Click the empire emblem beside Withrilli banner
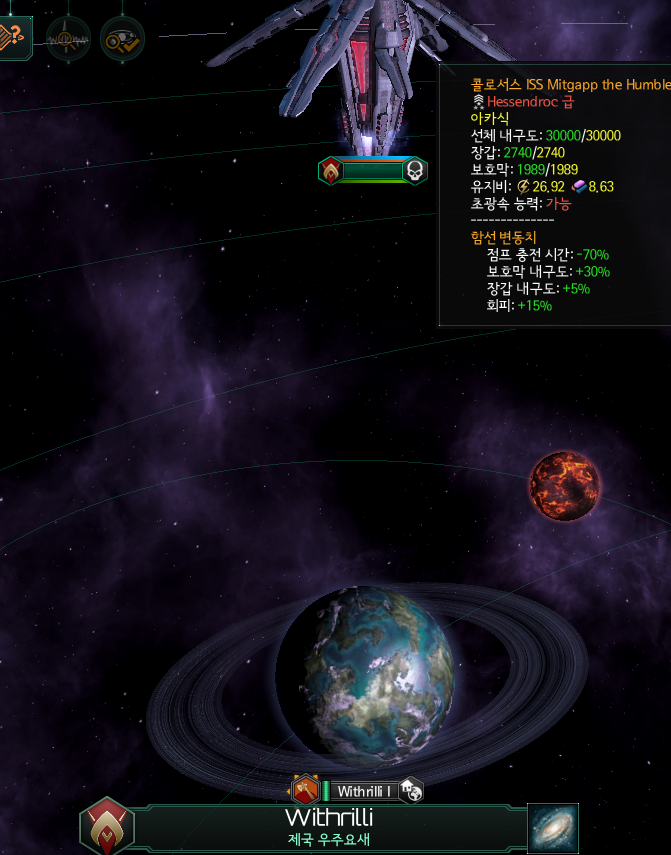This screenshot has width=671, height=855. coord(107,827)
